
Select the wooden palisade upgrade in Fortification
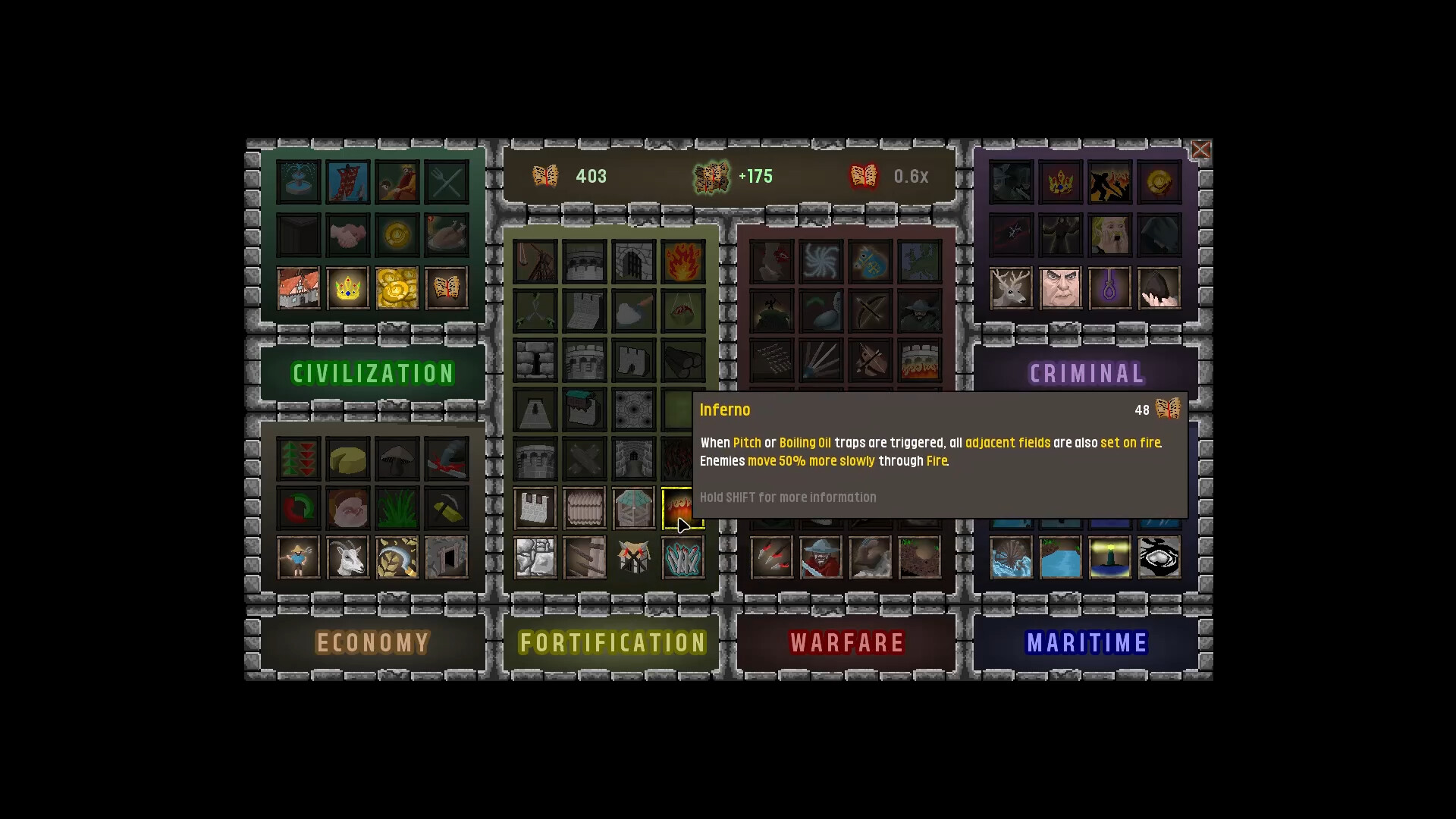pyautogui.click(x=585, y=508)
